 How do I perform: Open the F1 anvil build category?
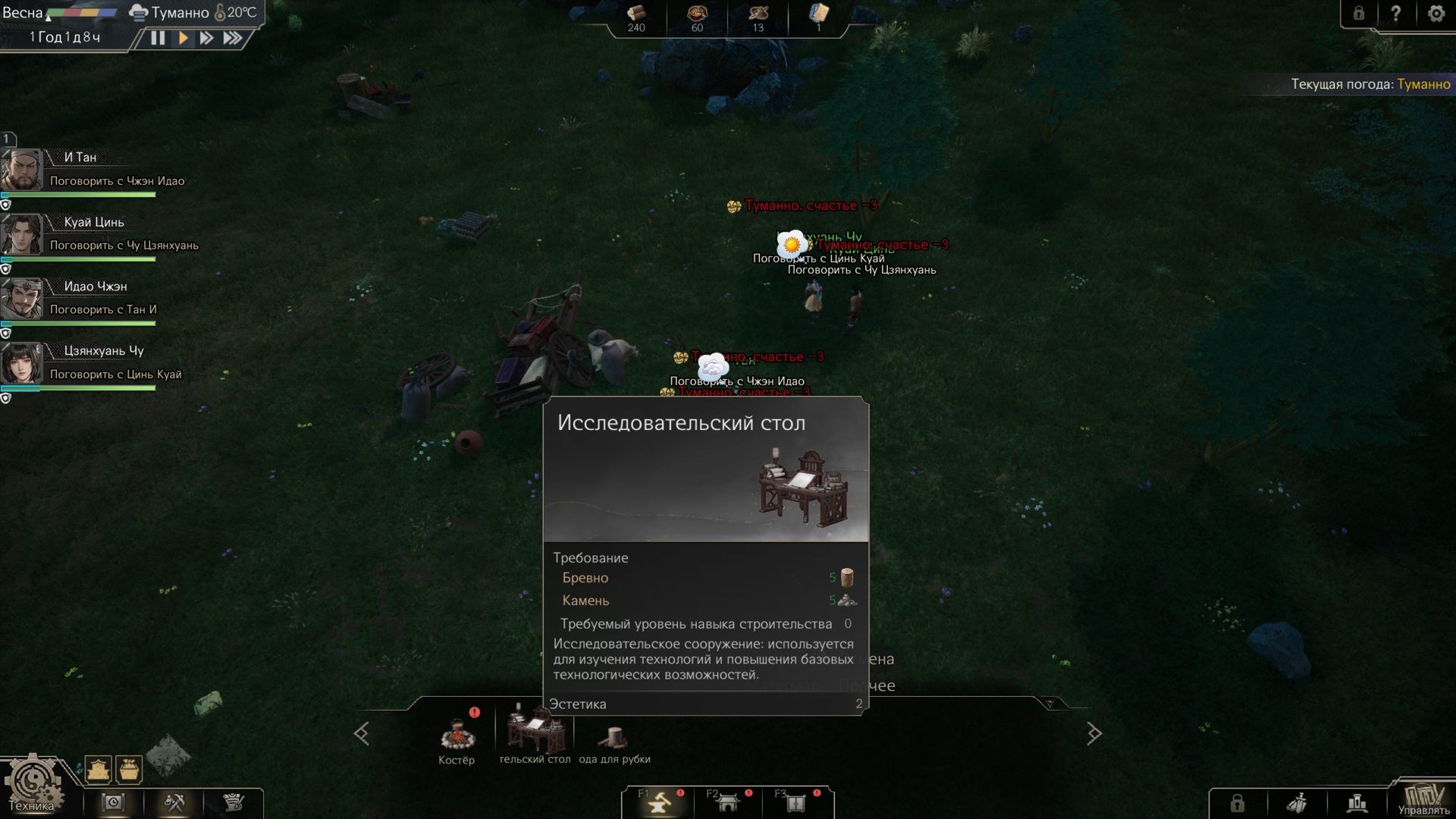[x=660, y=802]
